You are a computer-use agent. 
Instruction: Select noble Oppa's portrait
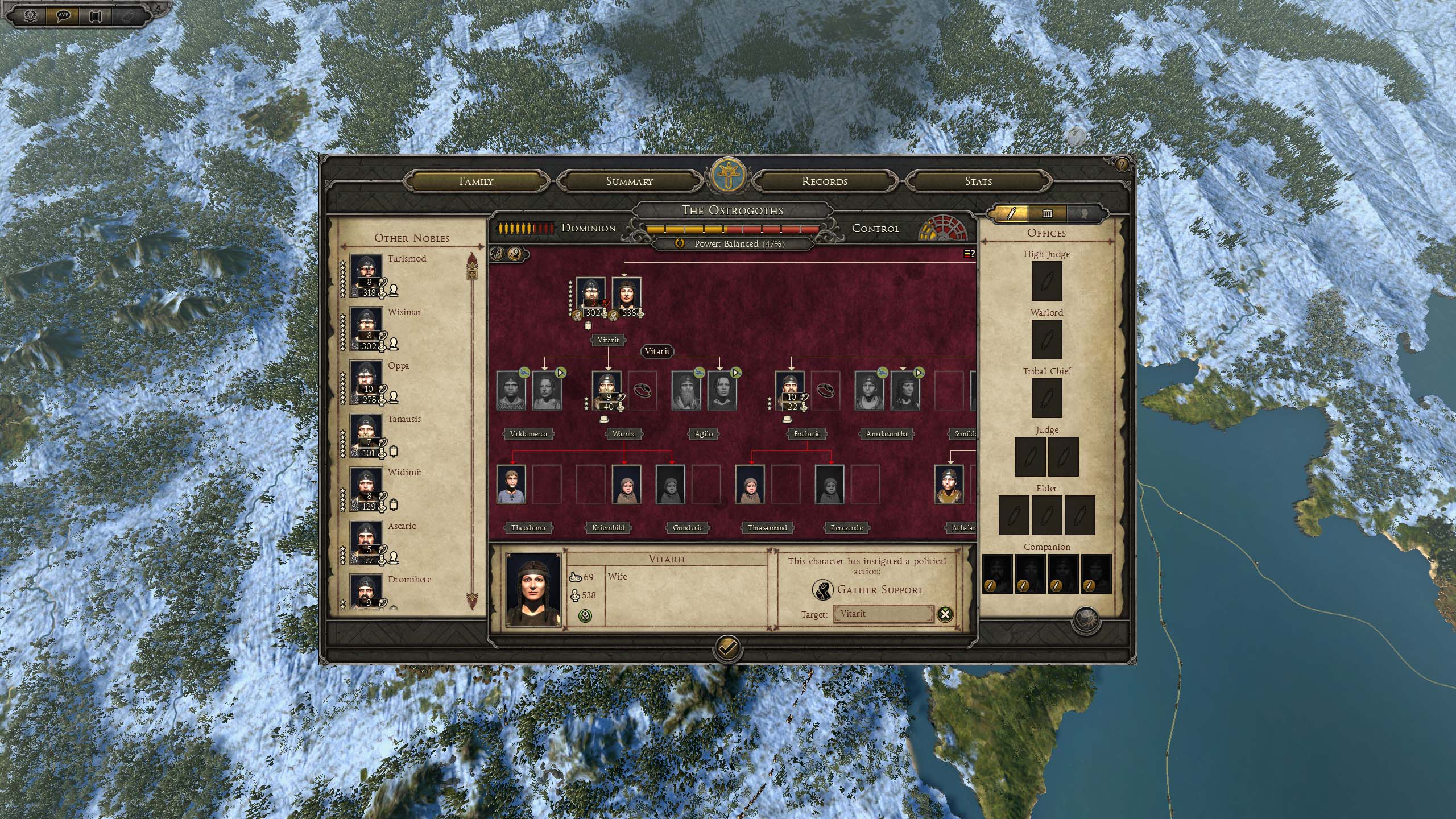[366, 382]
